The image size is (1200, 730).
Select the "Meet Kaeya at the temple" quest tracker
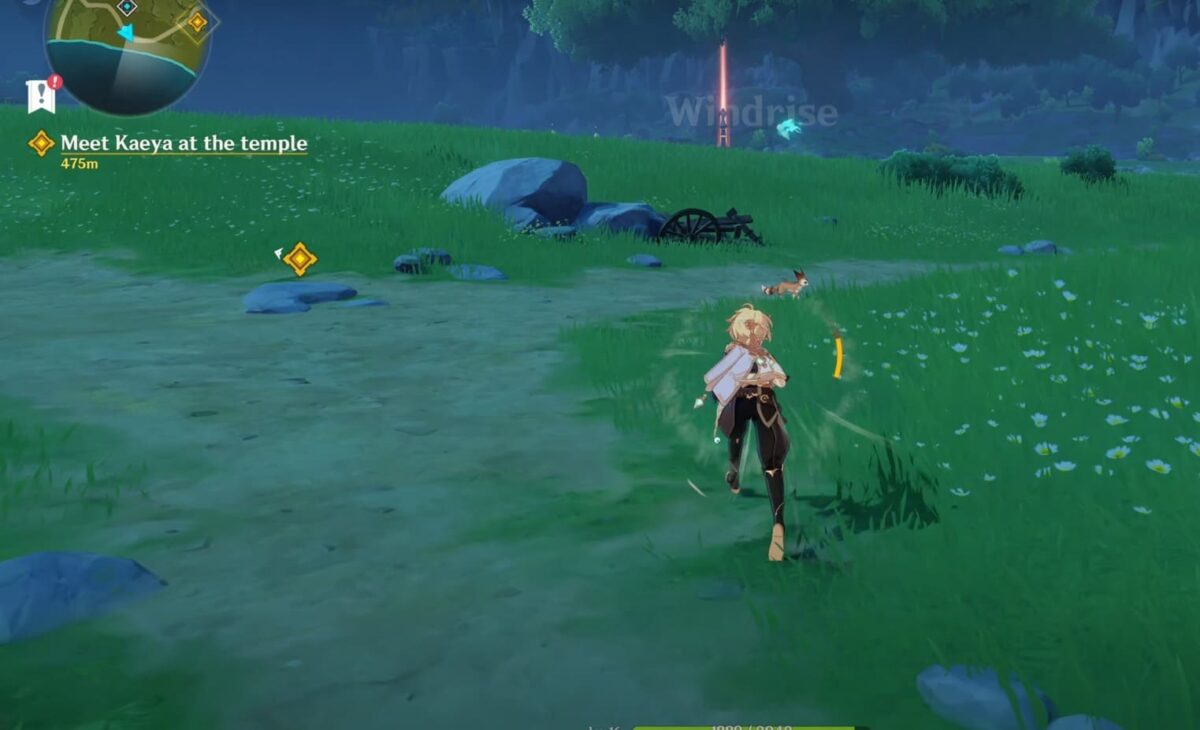[183, 144]
